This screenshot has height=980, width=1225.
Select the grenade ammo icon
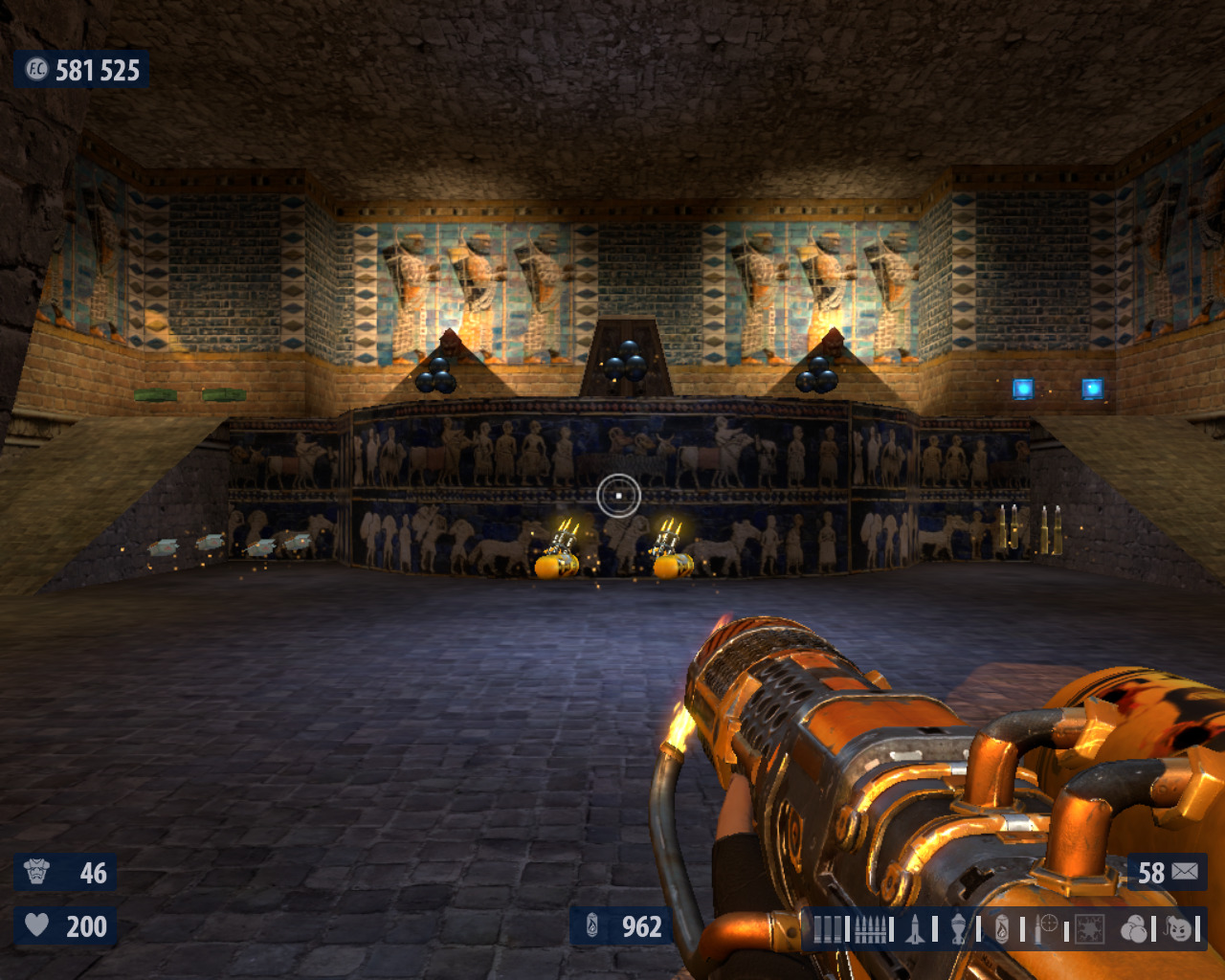pyautogui.click(x=959, y=928)
